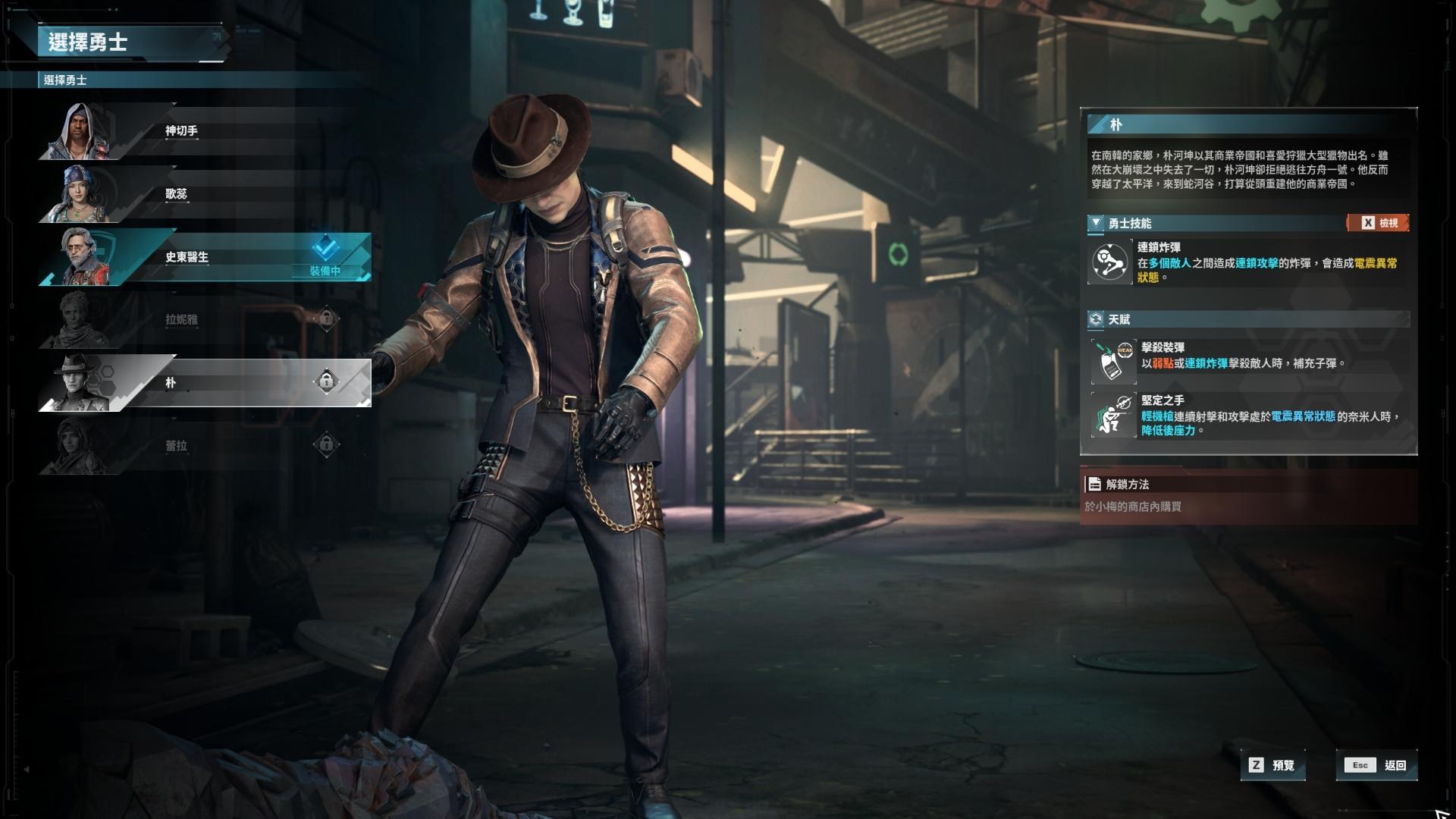Click the 連鎖炸彈 skill icon
Viewport: 1456px width, 819px height.
1110,262
